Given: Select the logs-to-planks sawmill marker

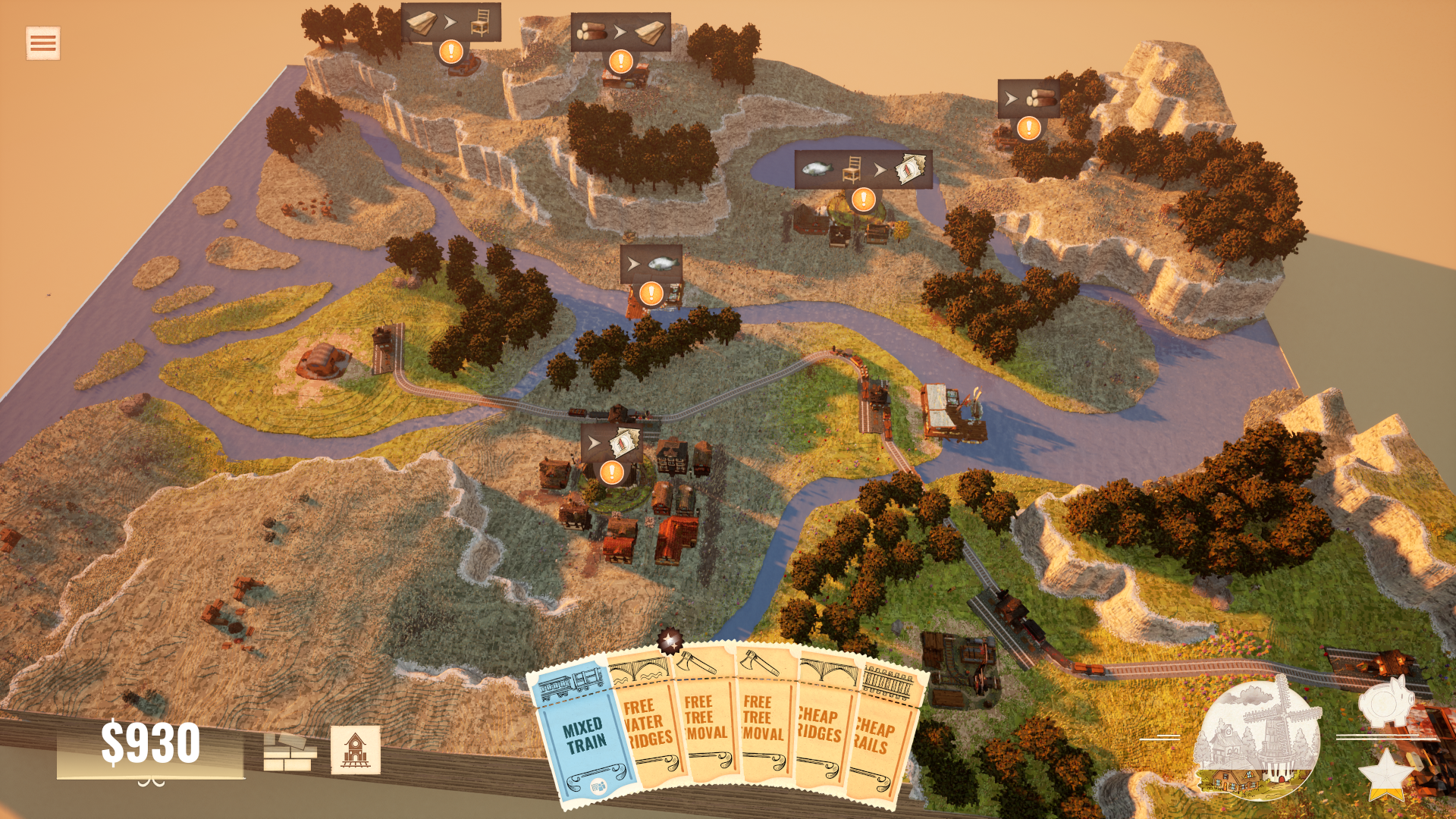Looking at the screenshot, I should pos(621,61).
